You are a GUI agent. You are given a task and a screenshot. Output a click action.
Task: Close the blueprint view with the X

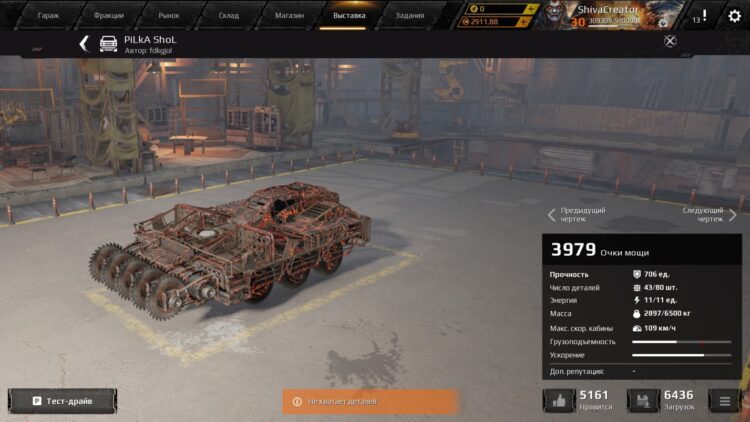[x=670, y=41]
